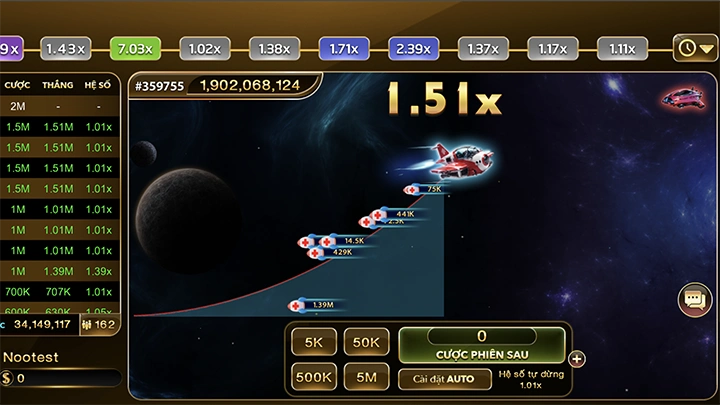The height and width of the screenshot is (405, 720).
Task: Place bet with CƯỢC PHIÊN SAU button
Action: coord(481,345)
